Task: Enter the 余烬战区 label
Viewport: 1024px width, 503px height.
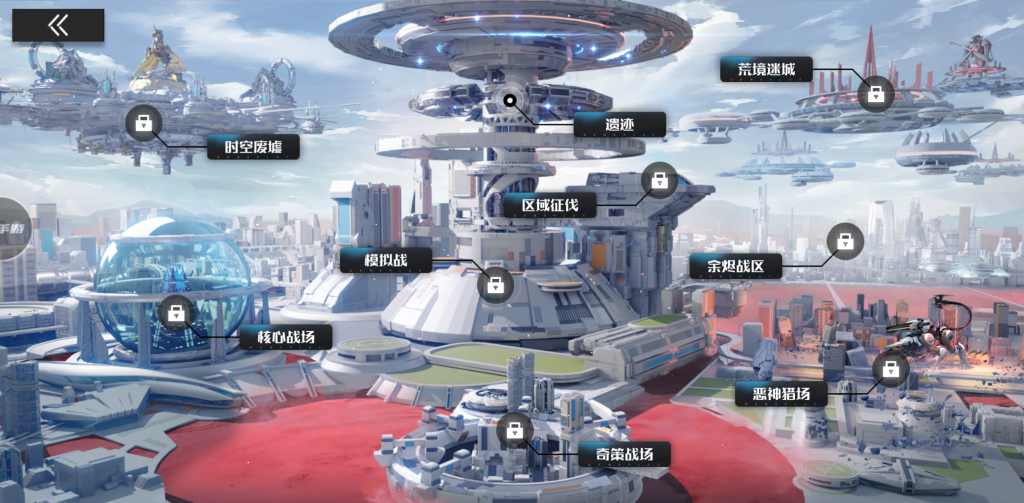Action: tap(735, 266)
